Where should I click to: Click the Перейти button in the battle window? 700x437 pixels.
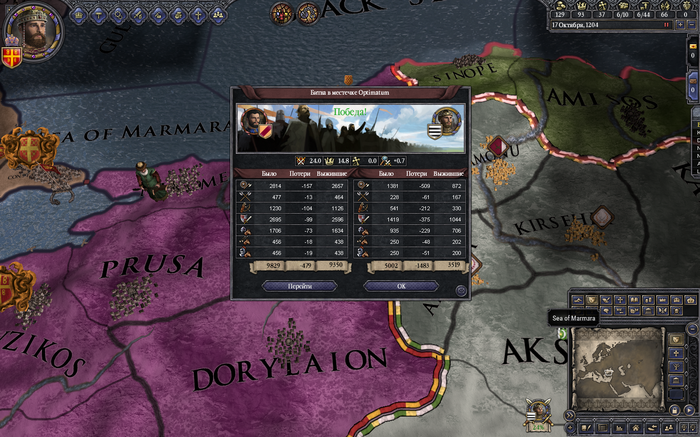[299, 286]
